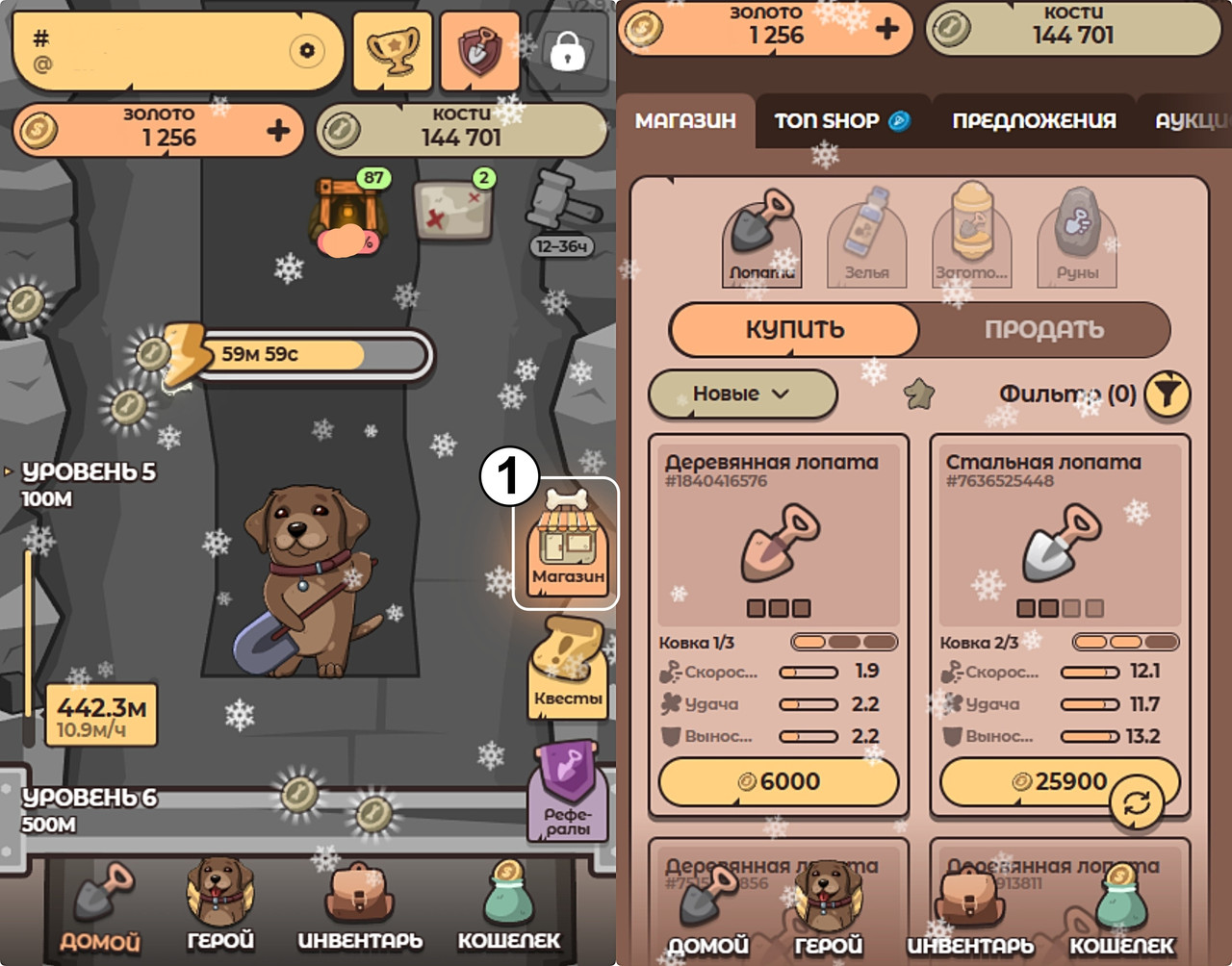The width and height of the screenshot is (1232, 966).
Task: Select the Зелья potions category
Action: click(x=866, y=239)
